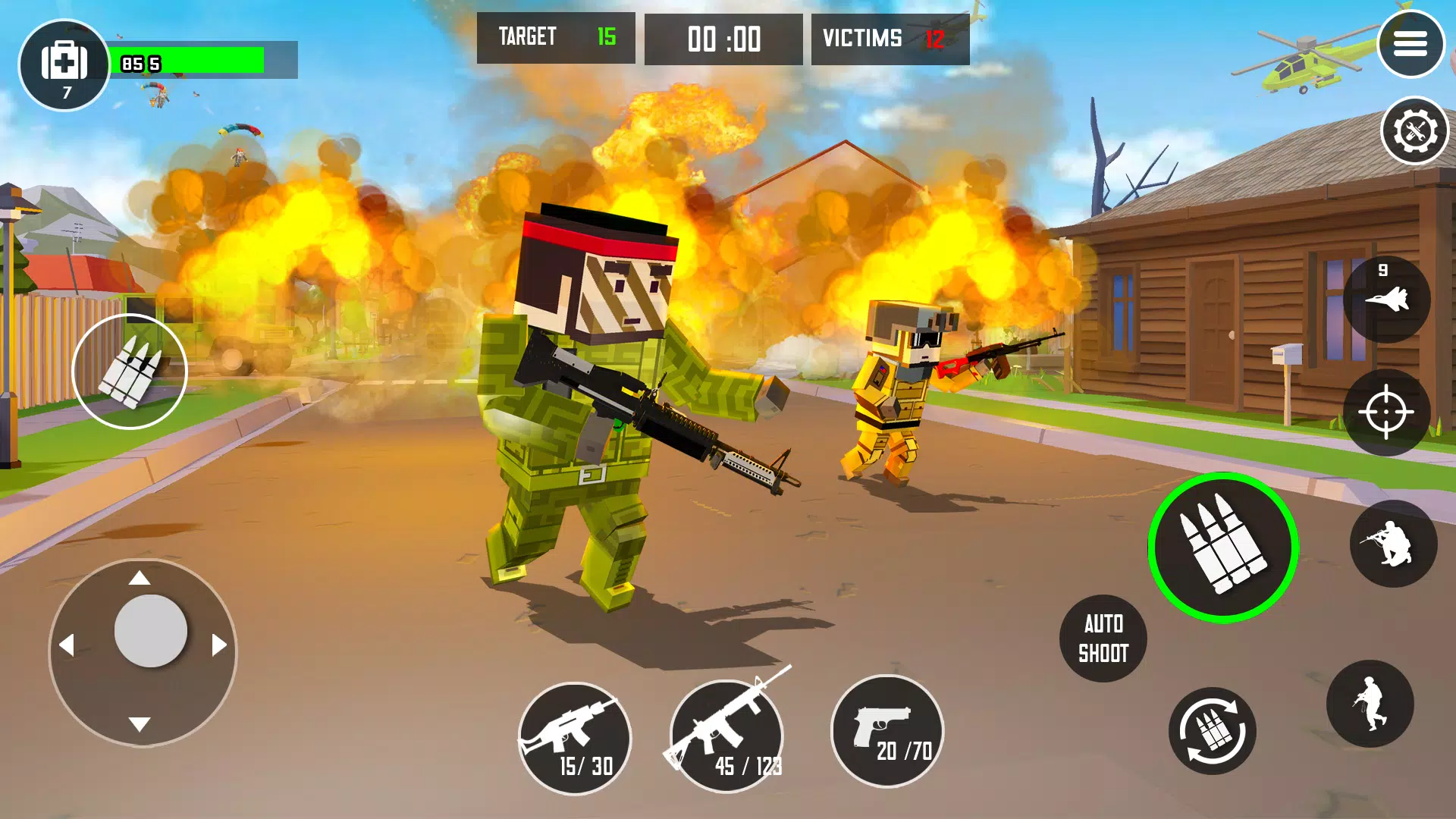The height and width of the screenshot is (819, 1456).
Task: Open the hamburger menu
Action: tap(1412, 43)
